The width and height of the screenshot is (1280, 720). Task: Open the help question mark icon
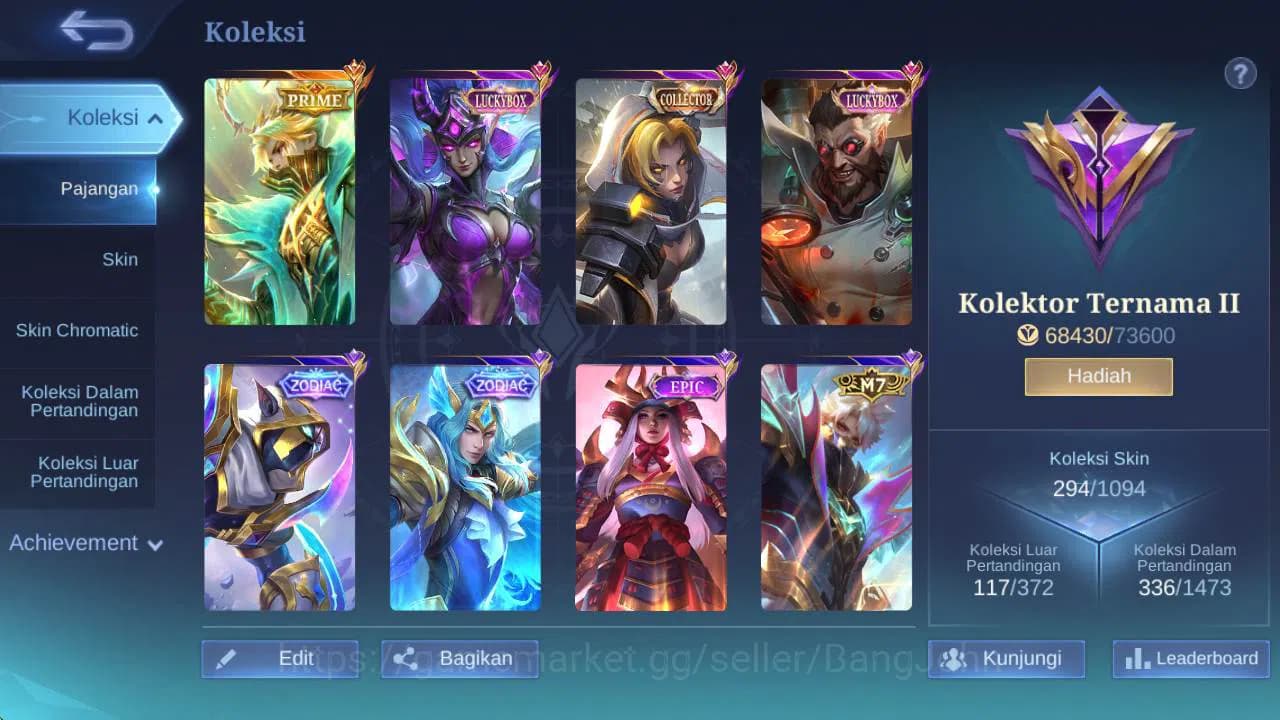[1241, 73]
